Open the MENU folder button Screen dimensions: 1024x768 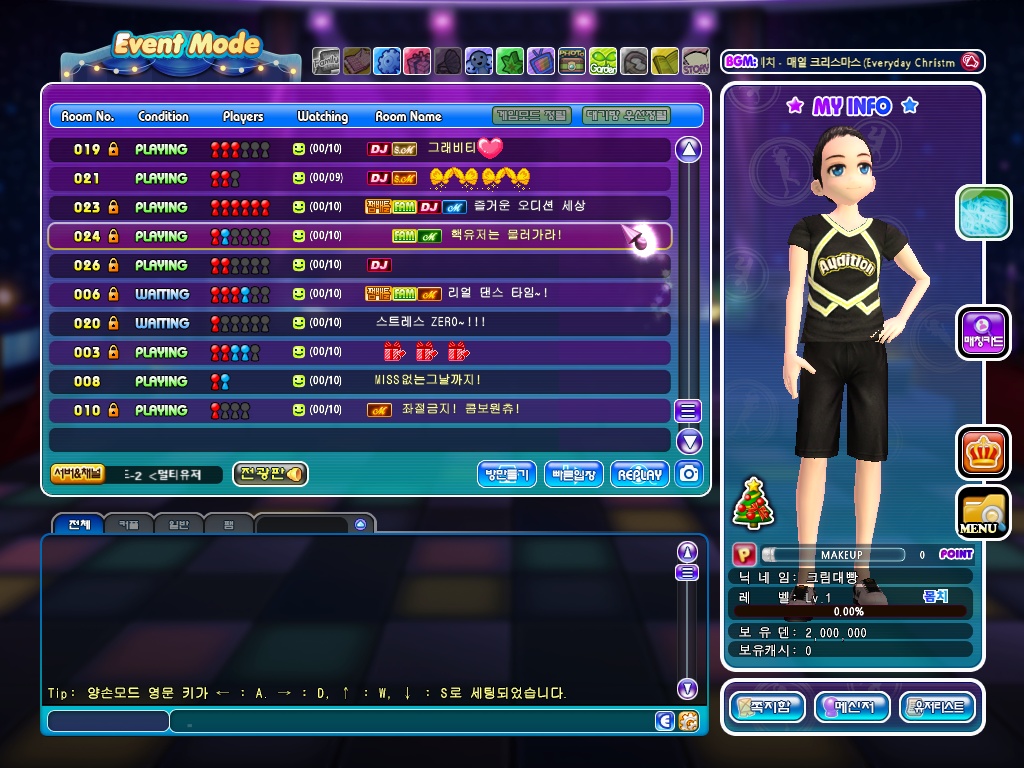point(983,512)
